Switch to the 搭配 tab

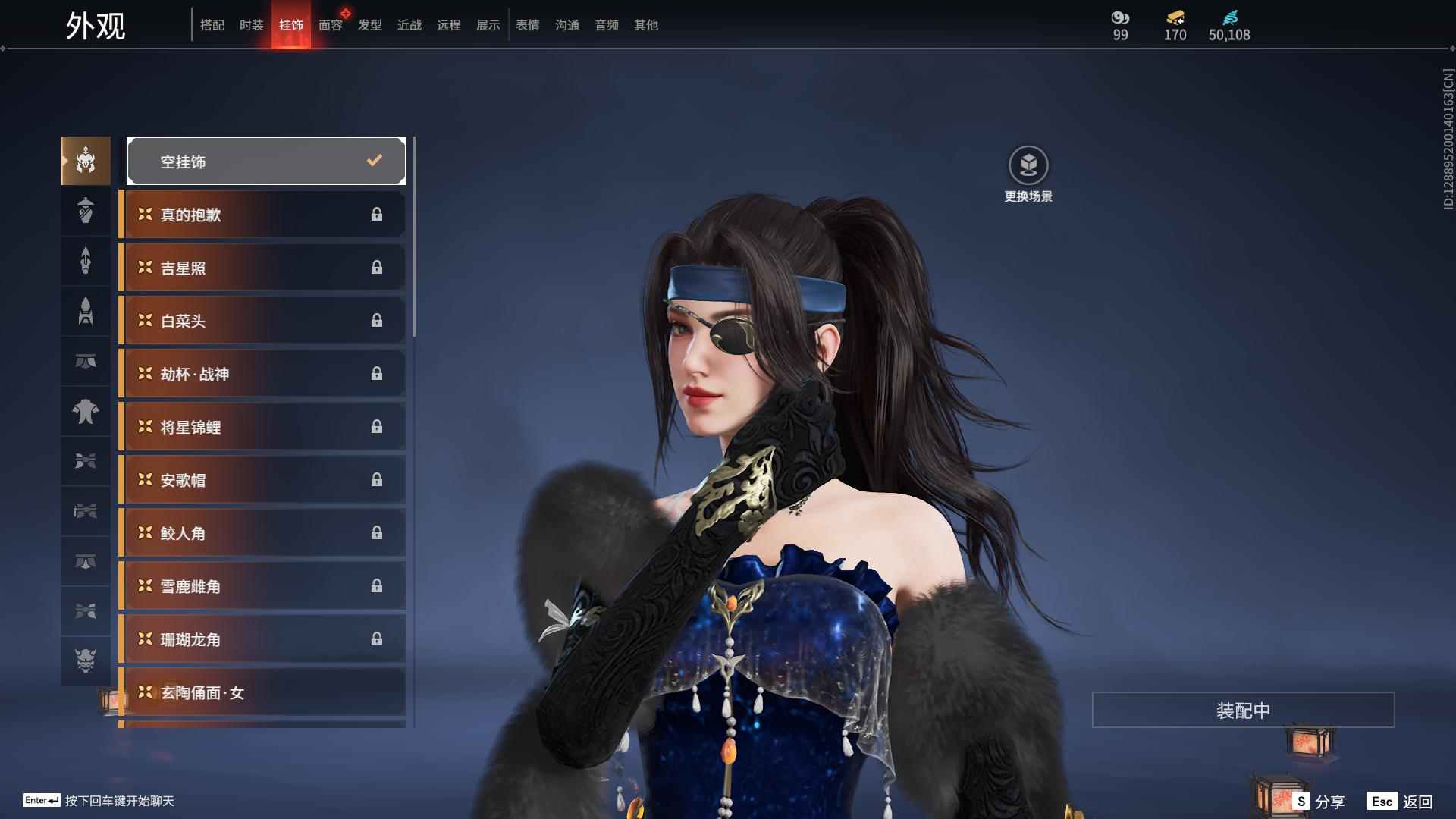[x=212, y=25]
